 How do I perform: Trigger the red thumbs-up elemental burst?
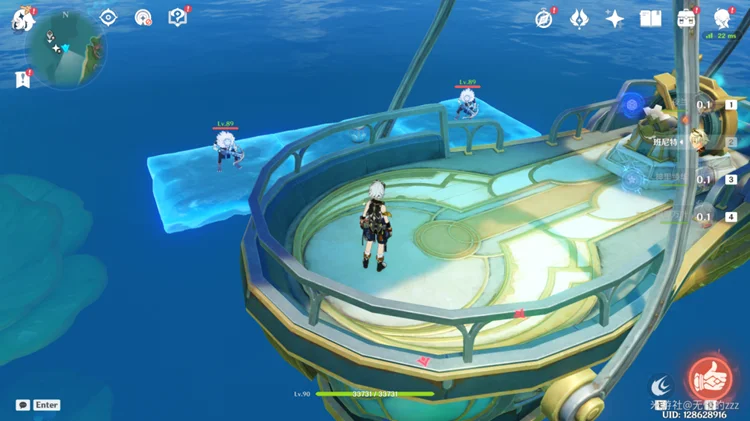pos(708,377)
